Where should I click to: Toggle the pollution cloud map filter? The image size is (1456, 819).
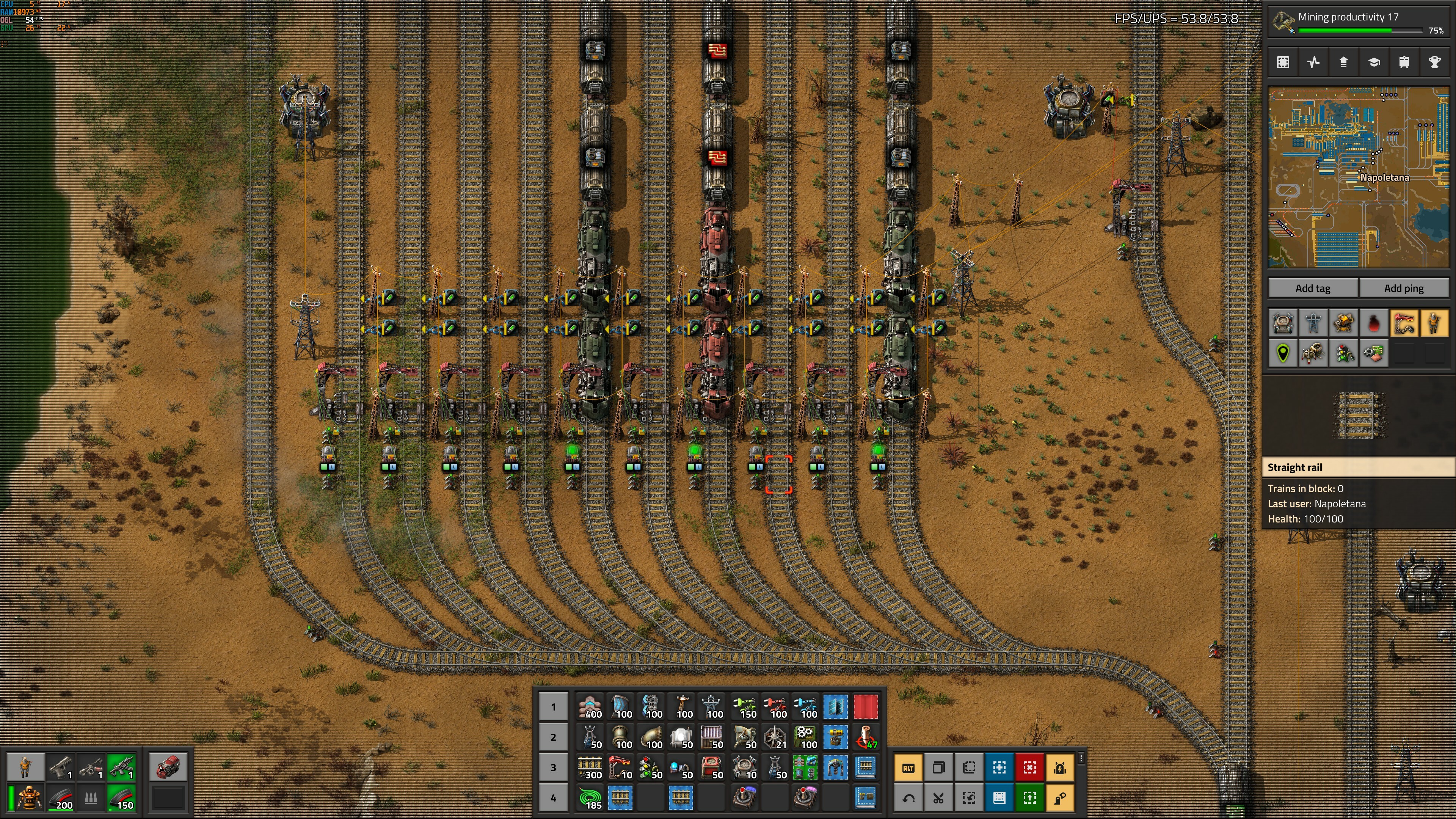tap(1373, 323)
